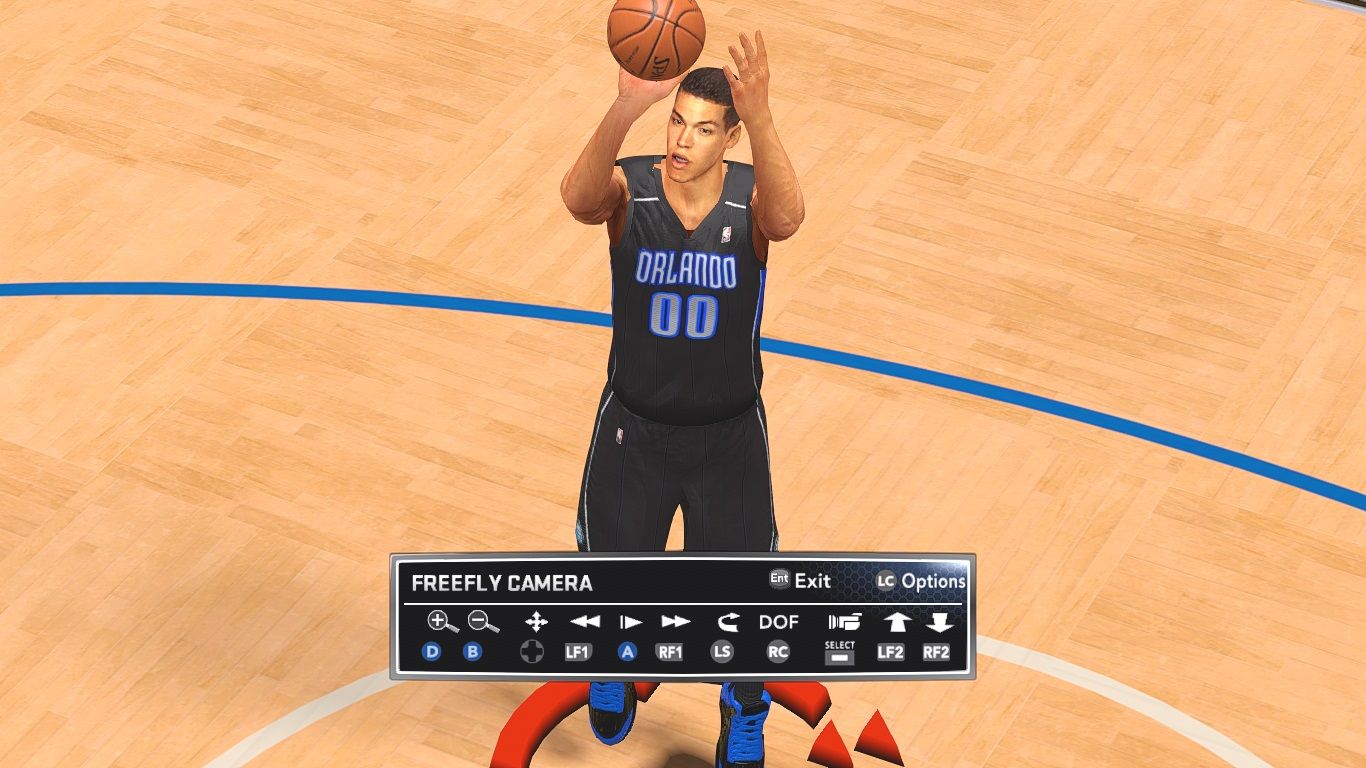Play the replay
Image resolution: width=1366 pixels, height=768 pixels.
click(630, 622)
